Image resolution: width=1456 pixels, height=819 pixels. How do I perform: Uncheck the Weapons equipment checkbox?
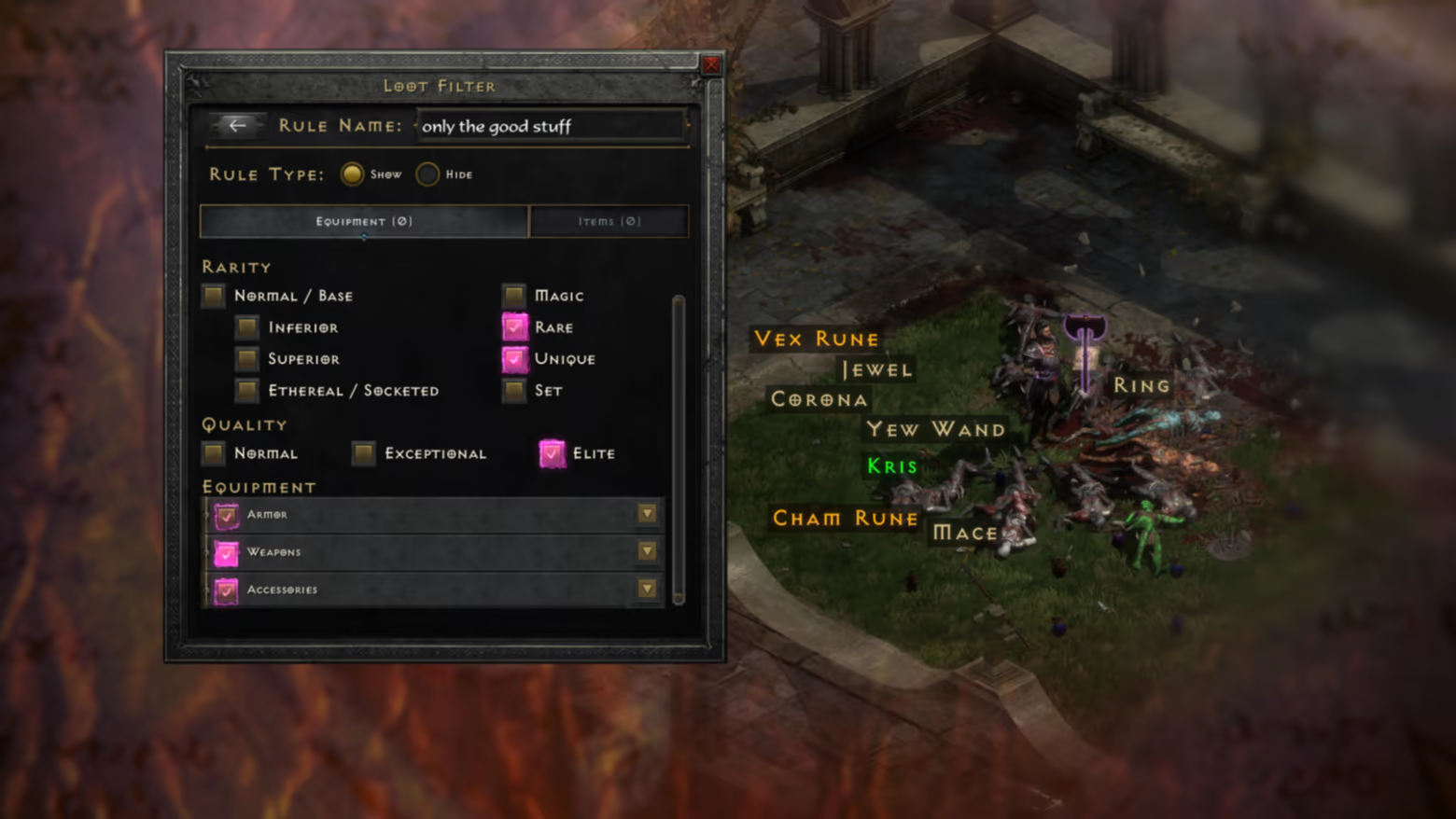click(226, 552)
